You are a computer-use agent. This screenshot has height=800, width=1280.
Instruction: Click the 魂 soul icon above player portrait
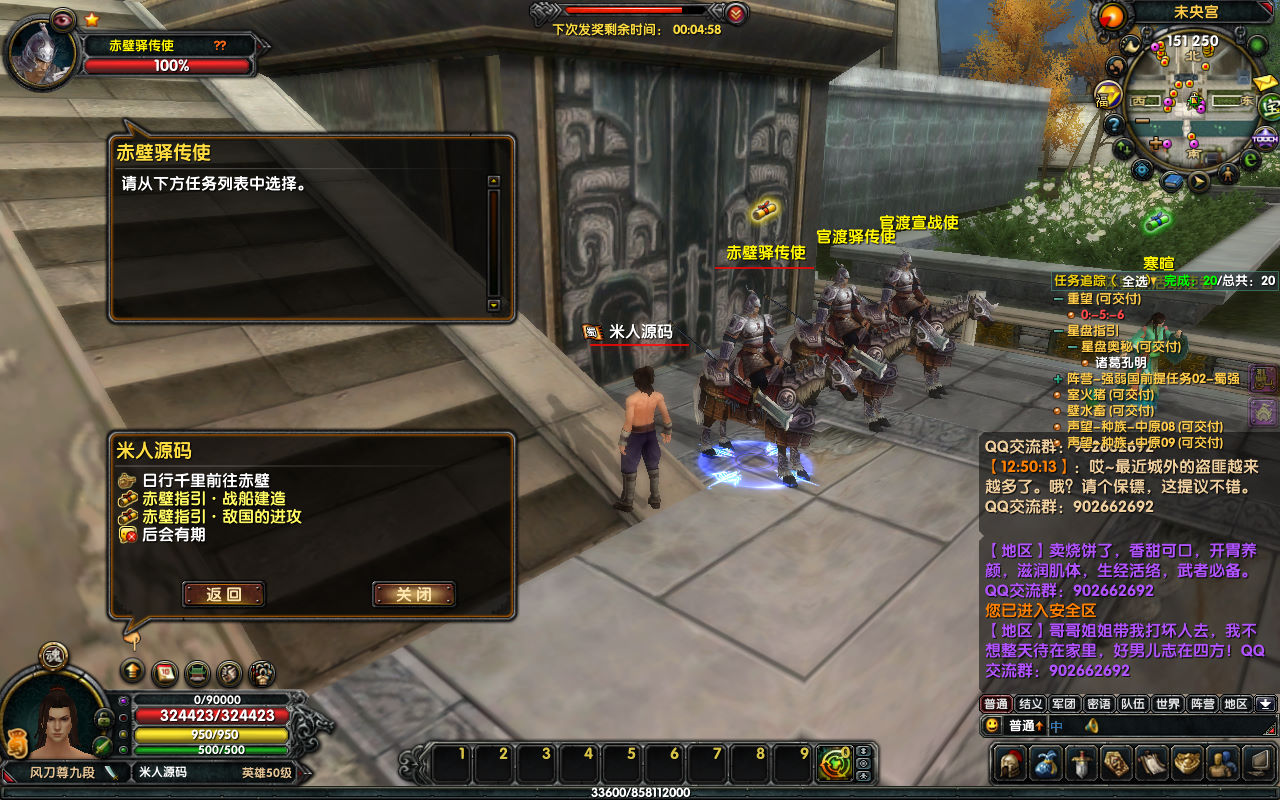point(53,655)
